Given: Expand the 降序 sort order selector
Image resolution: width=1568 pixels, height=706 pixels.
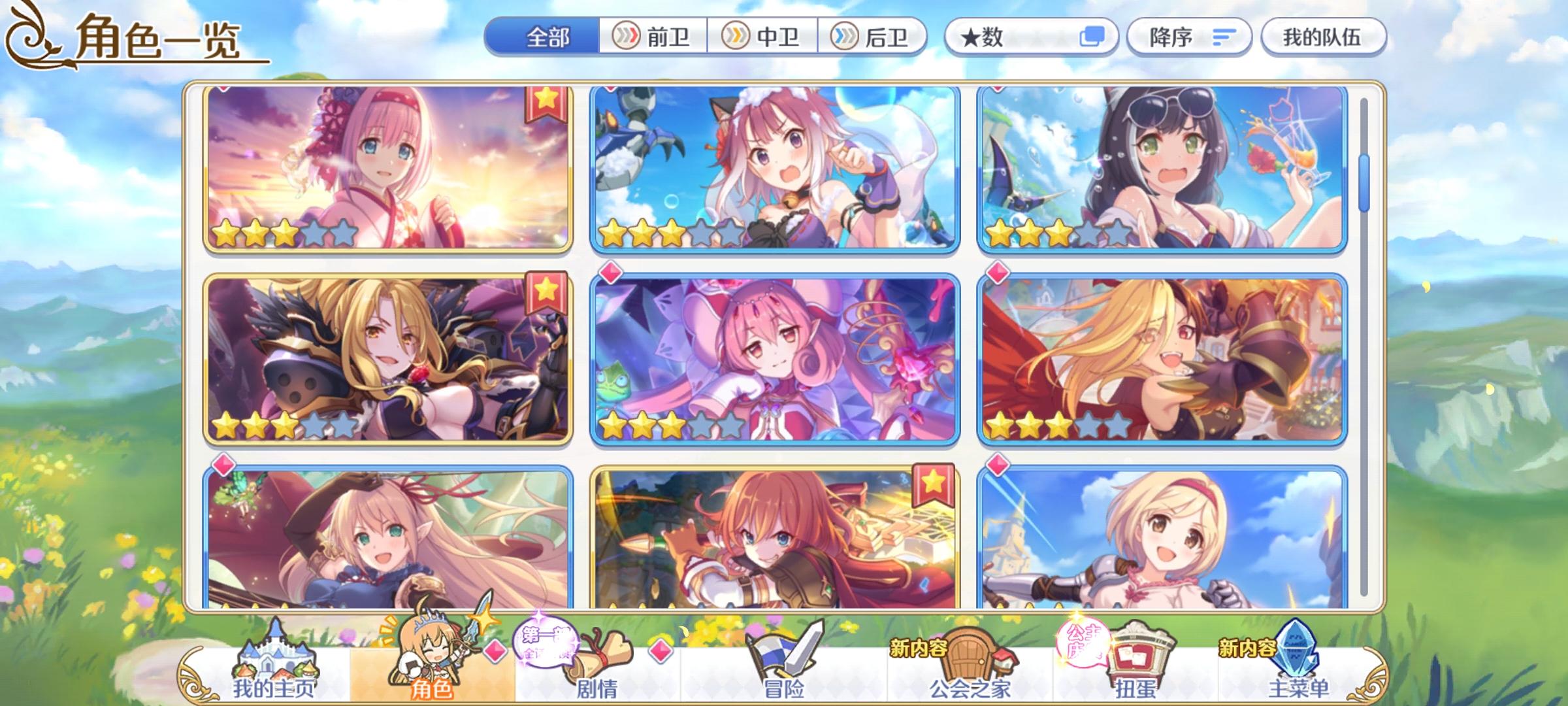Looking at the screenshot, I should [x=1189, y=37].
